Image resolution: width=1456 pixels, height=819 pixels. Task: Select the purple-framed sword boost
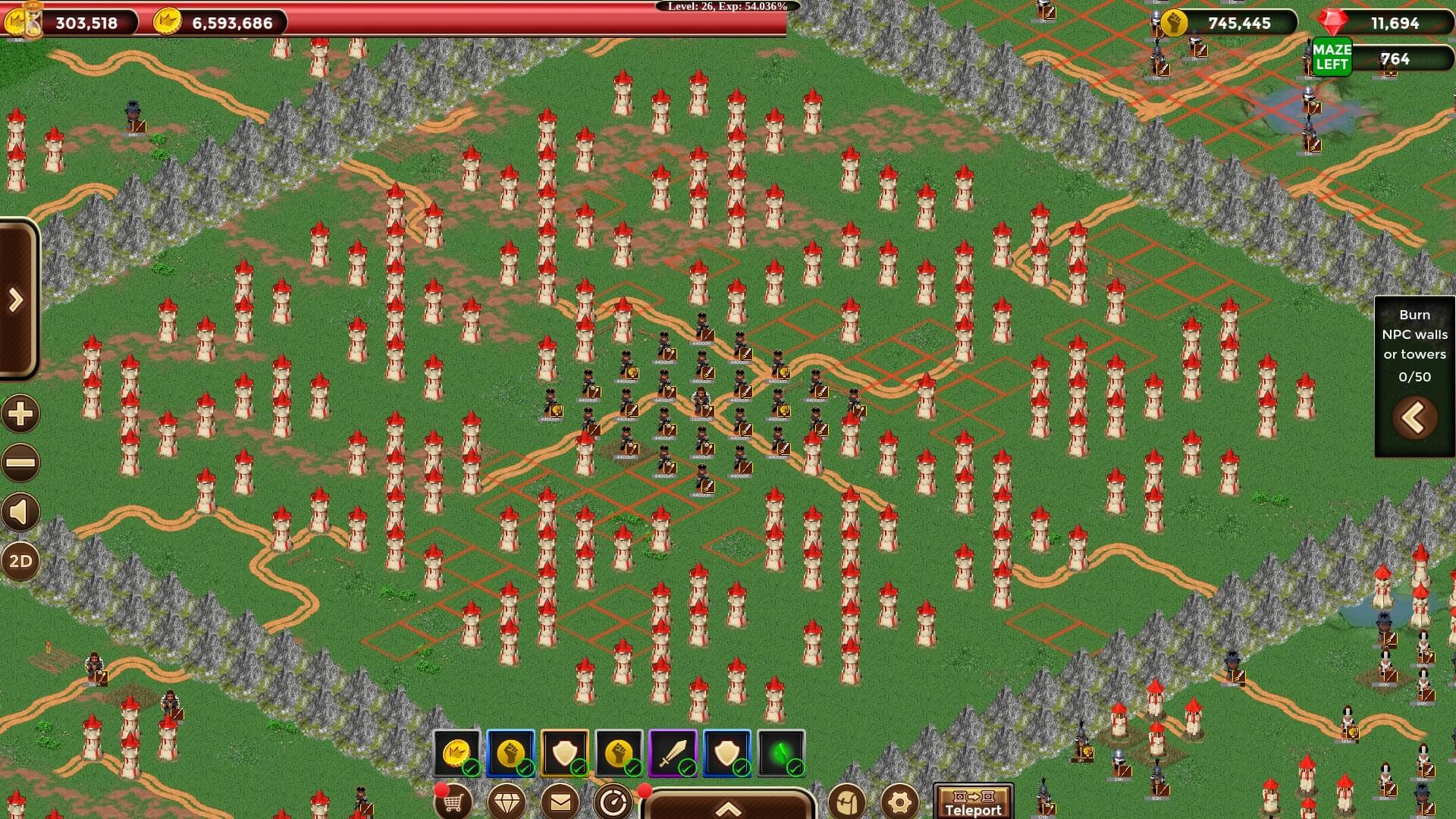(x=673, y=754)
